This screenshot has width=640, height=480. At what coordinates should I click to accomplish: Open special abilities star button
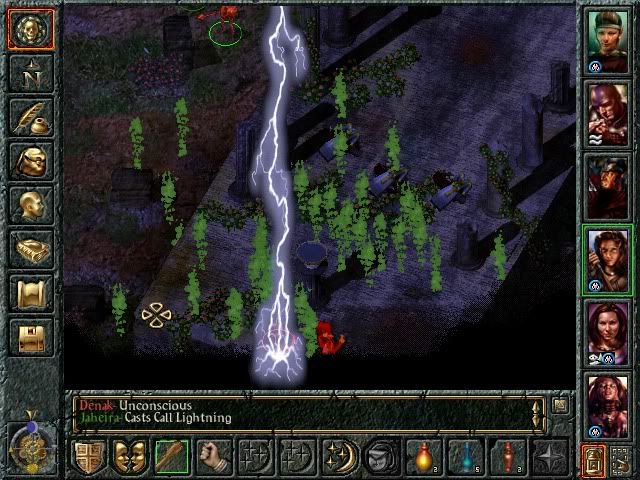[549, 458]
